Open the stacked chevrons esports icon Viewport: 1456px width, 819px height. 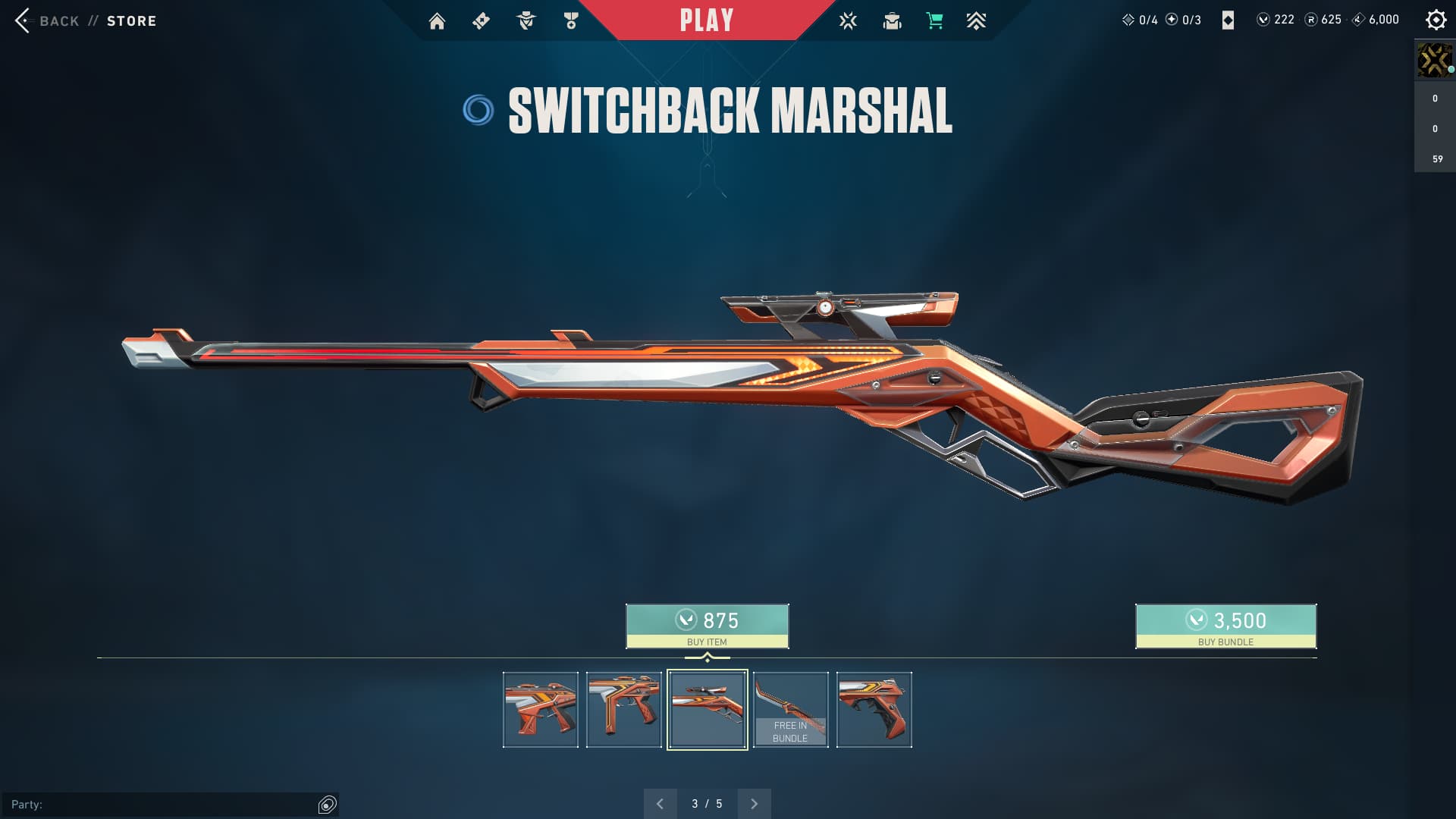(976, 21)
